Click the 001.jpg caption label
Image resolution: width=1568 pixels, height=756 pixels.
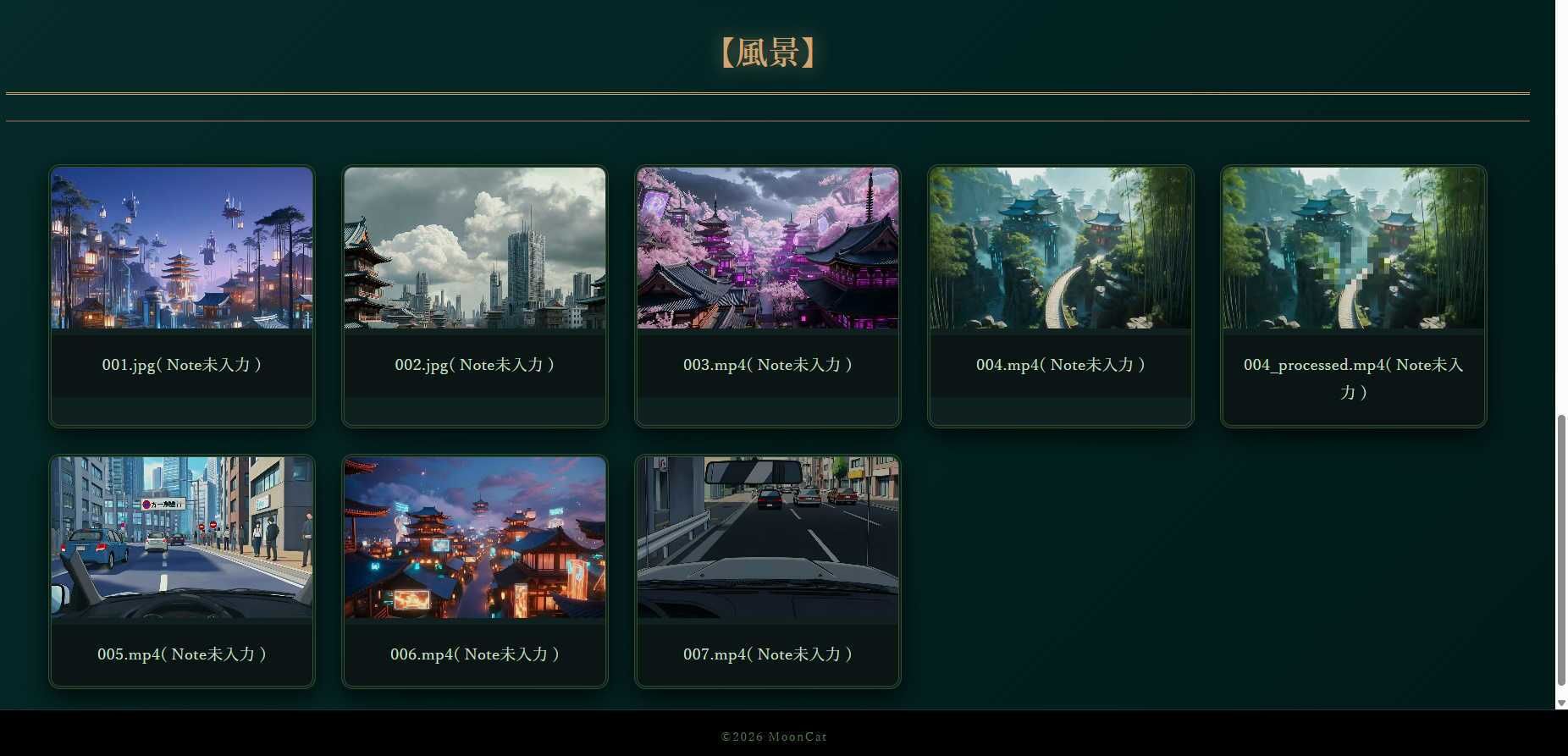(182, 365)
